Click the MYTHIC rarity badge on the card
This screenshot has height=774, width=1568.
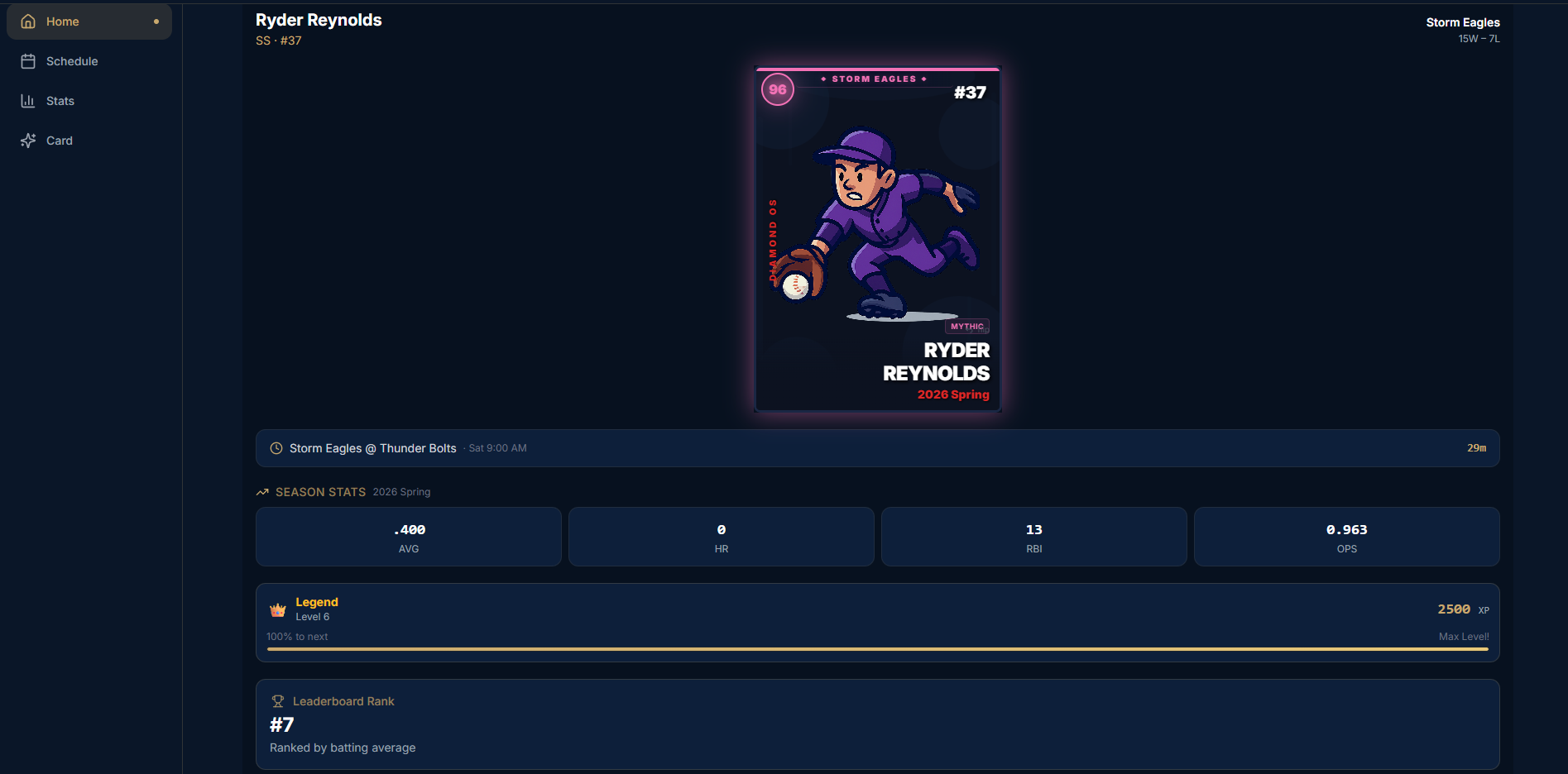click(966, 327)
